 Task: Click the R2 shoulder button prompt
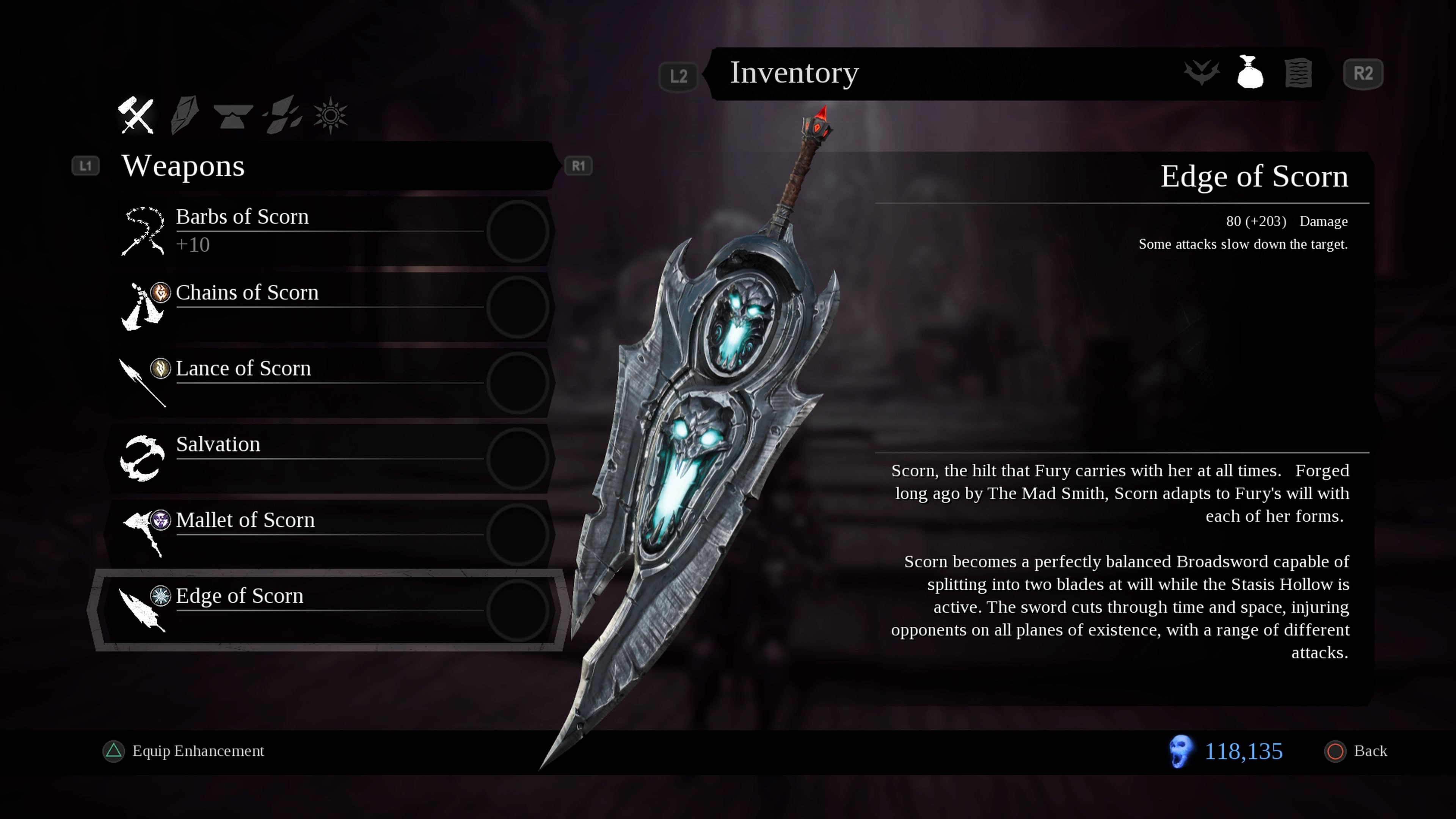pos(1363,73)
